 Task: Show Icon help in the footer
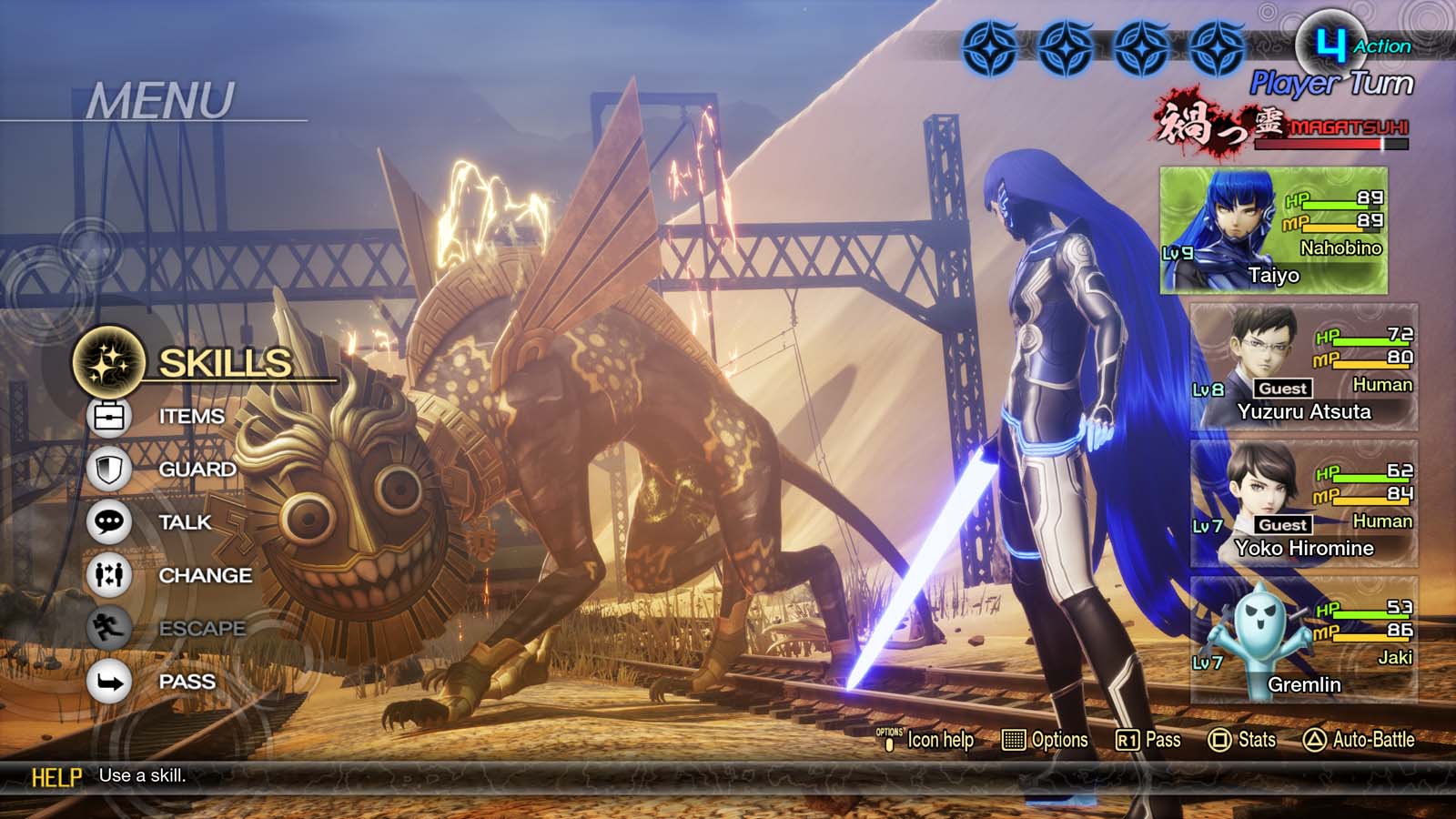tap(939, 740)
